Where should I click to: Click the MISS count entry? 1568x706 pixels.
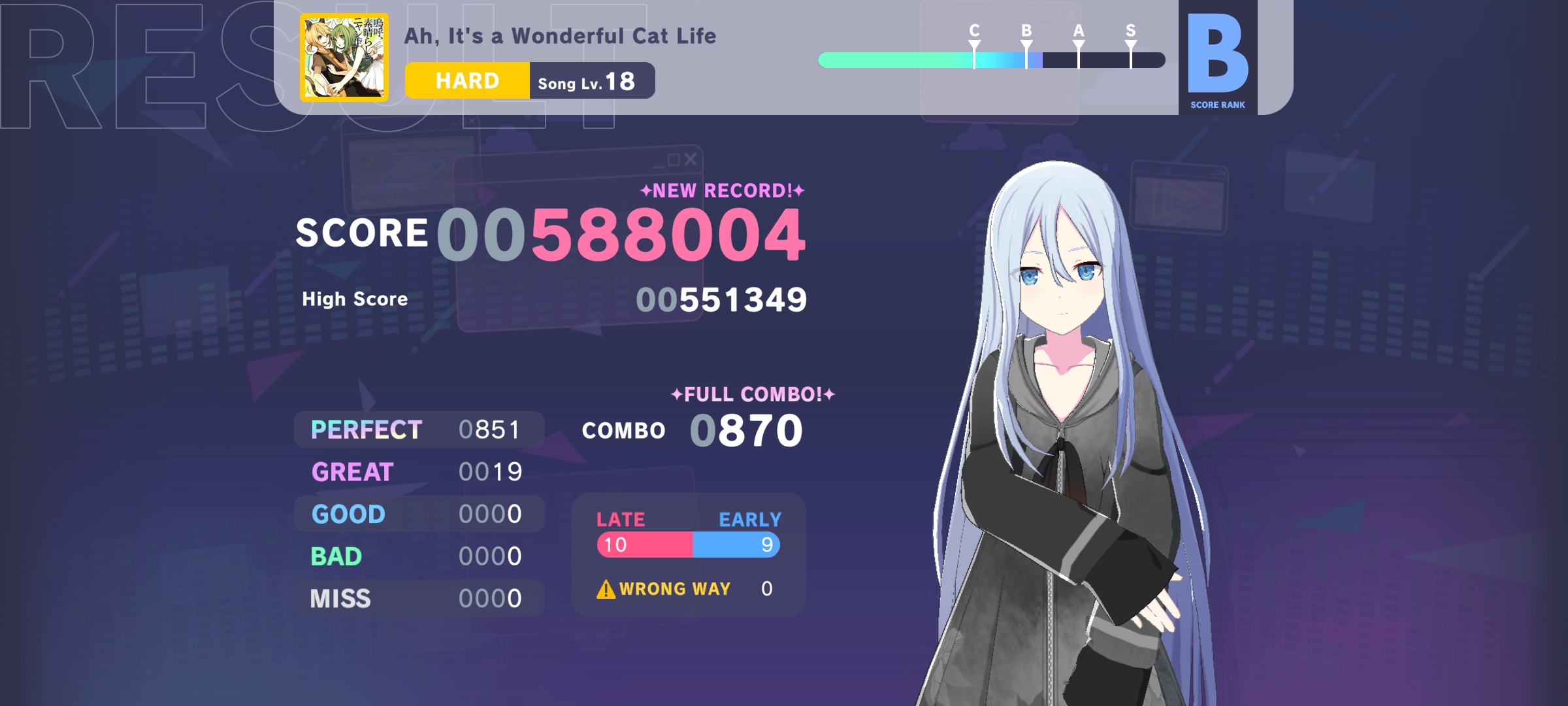[490, 598]
